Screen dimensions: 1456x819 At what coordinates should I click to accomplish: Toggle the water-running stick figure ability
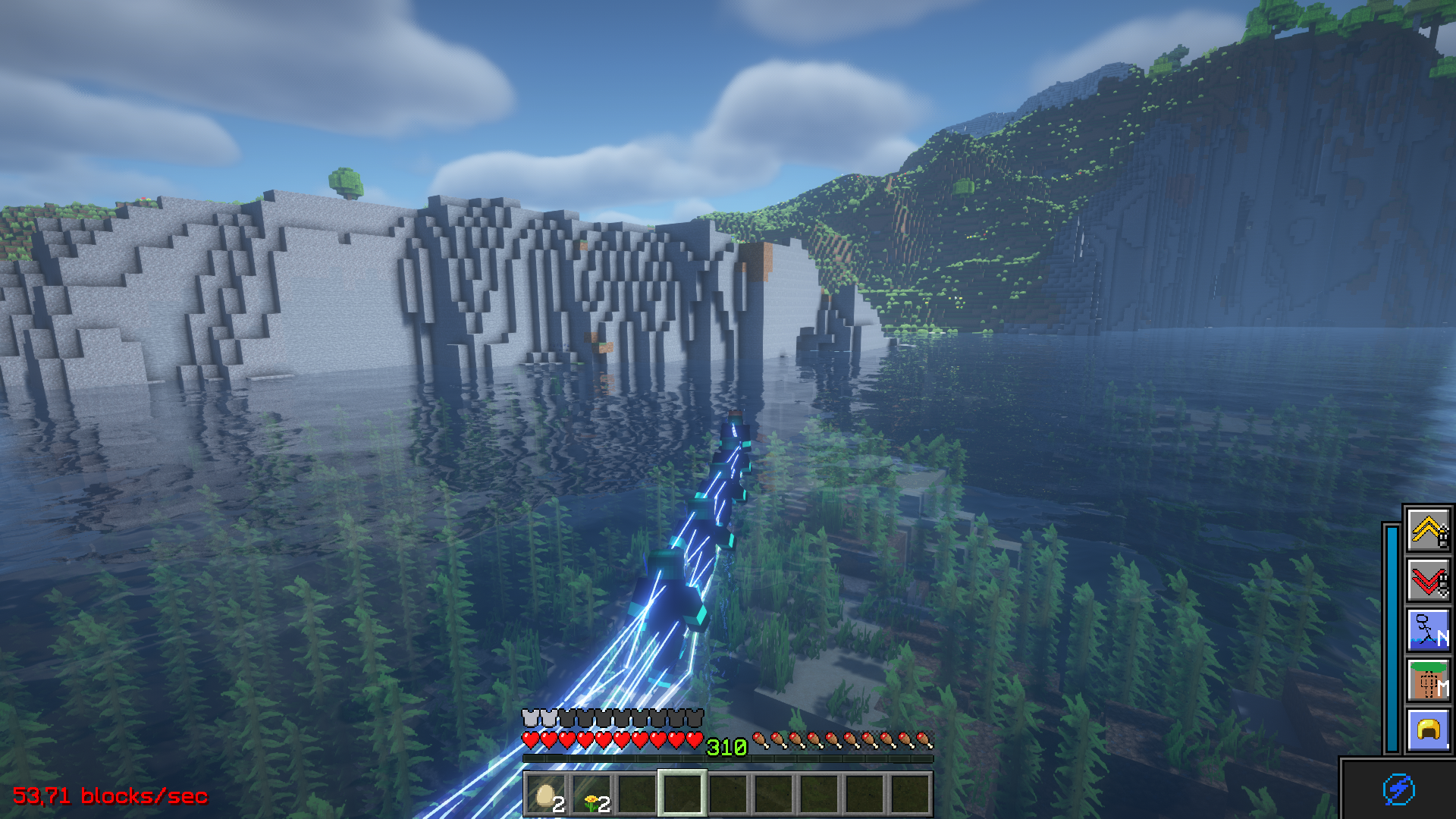pyautogui.click(x=1428, y=630)
